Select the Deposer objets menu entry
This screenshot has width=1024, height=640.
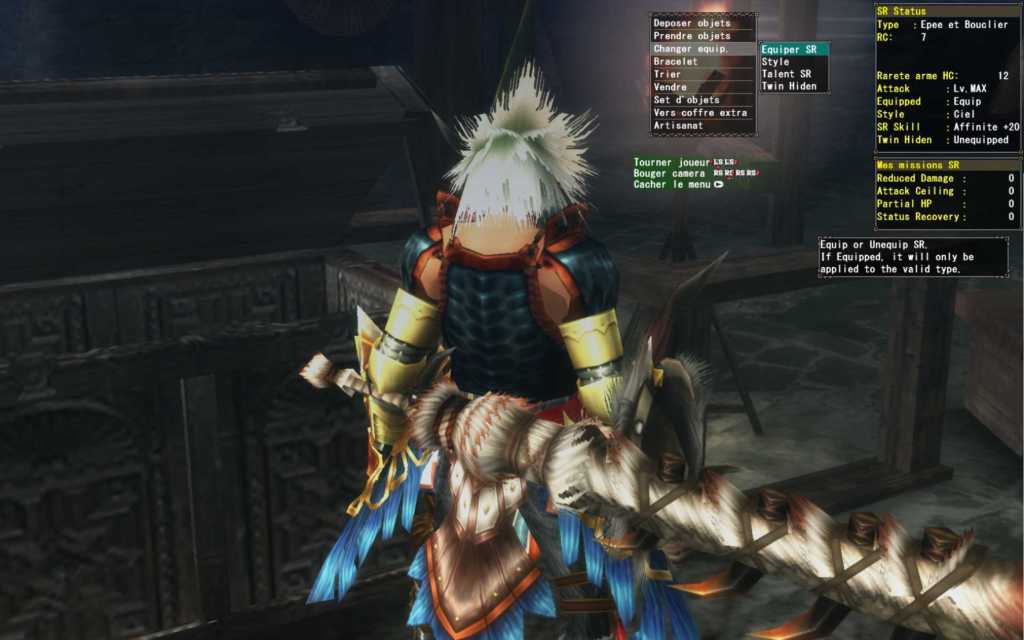coord(692,23)
